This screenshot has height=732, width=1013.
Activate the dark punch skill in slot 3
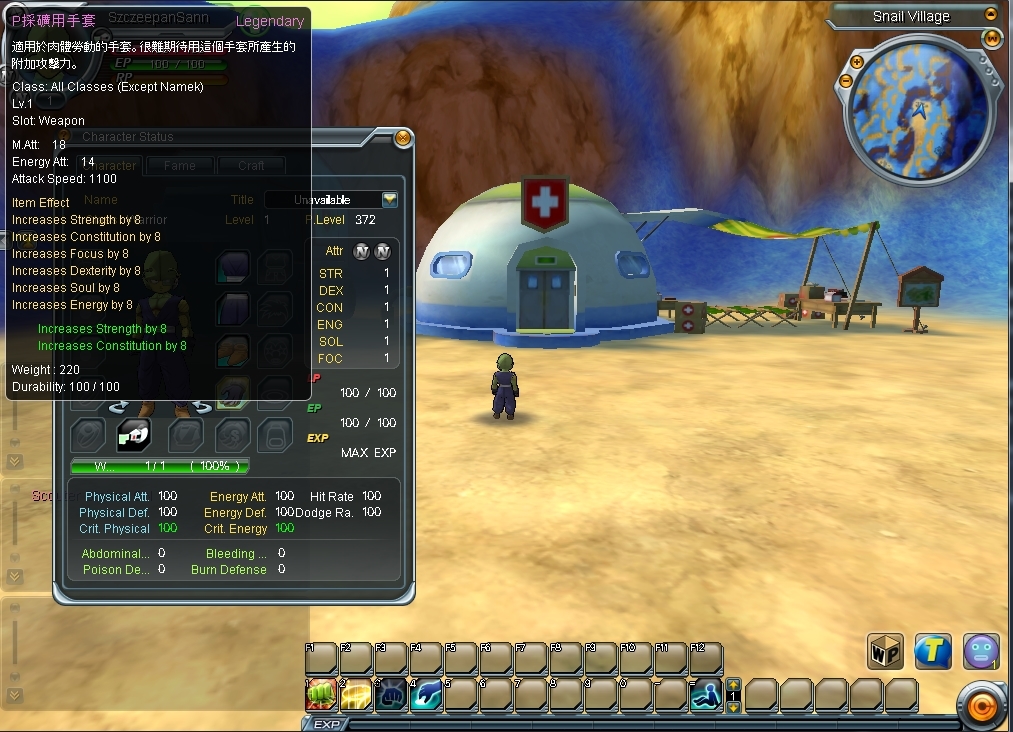[391, 694]
